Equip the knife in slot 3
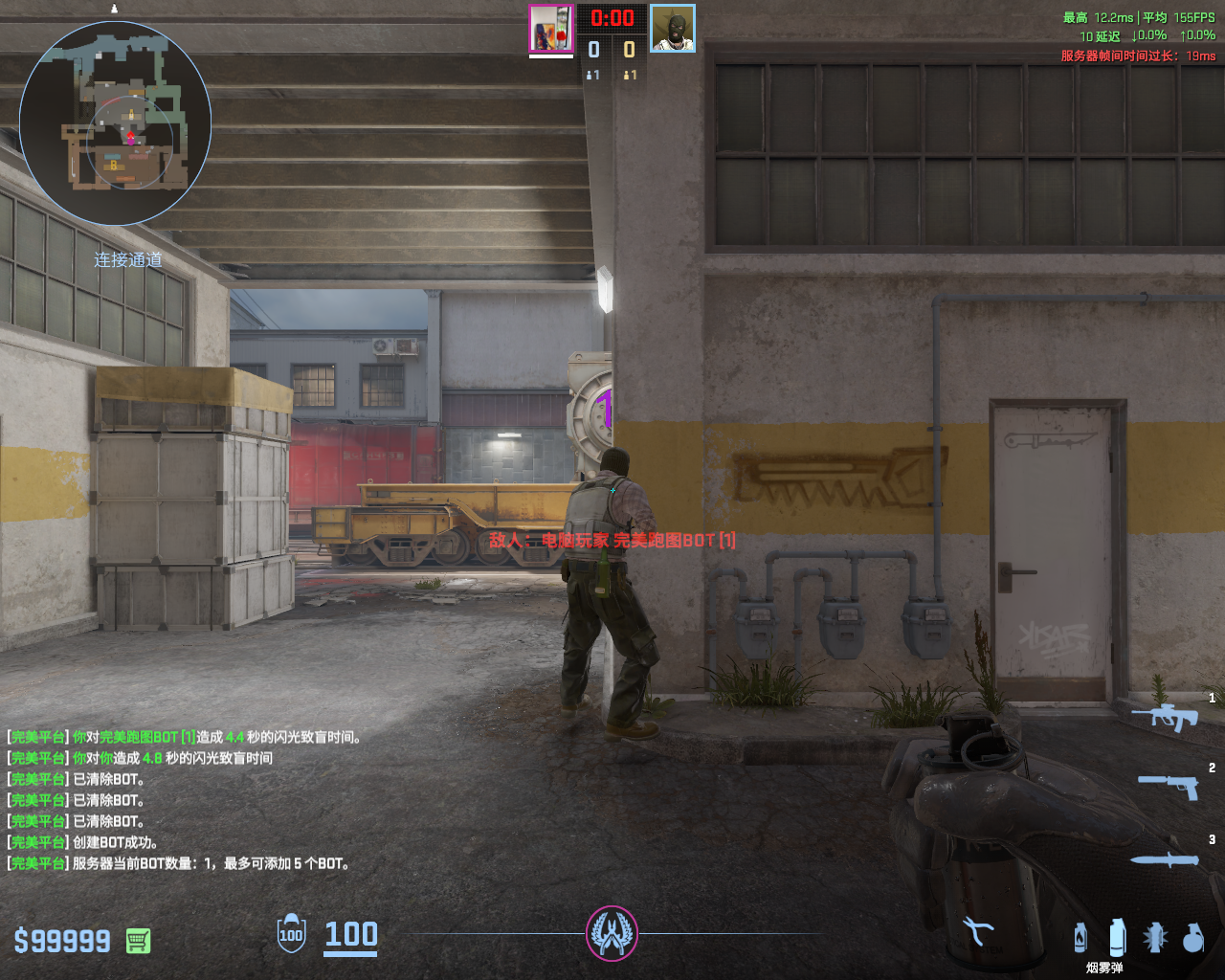The width and height of the screenshot is (1225, 980). point(1165,859)
